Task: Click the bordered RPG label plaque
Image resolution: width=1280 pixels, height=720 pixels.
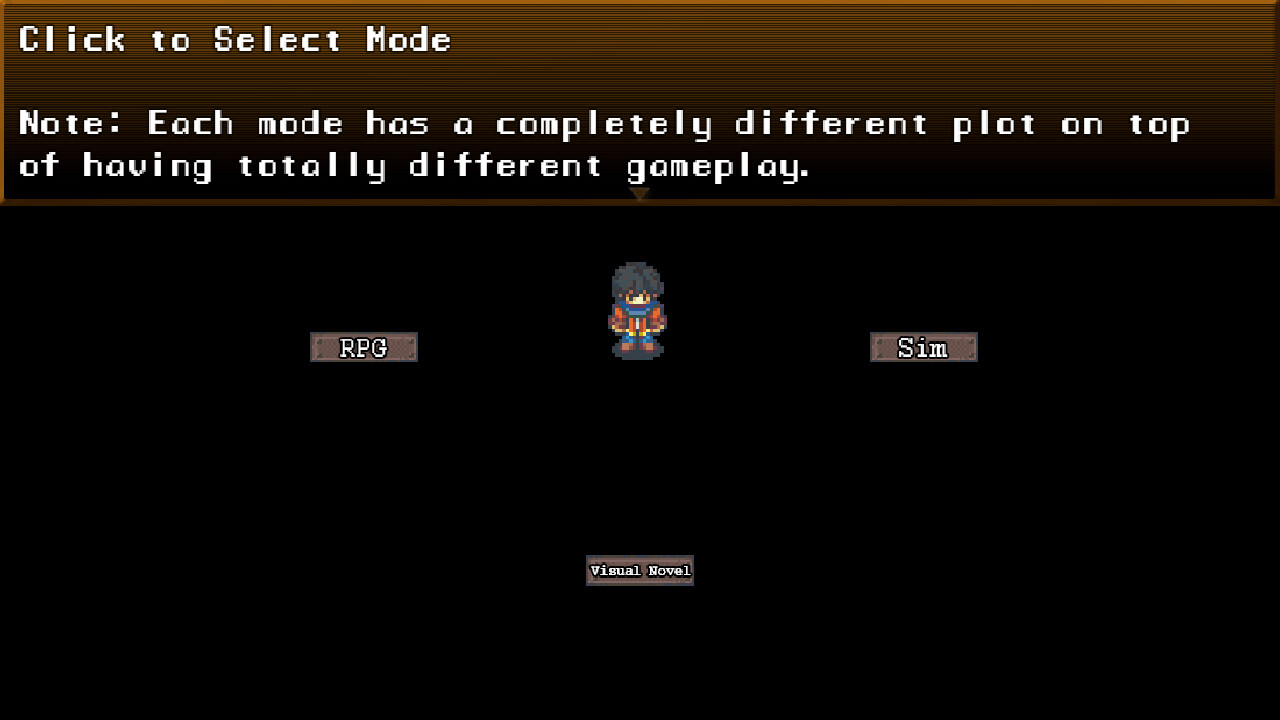Action: [x=363, y=347]
